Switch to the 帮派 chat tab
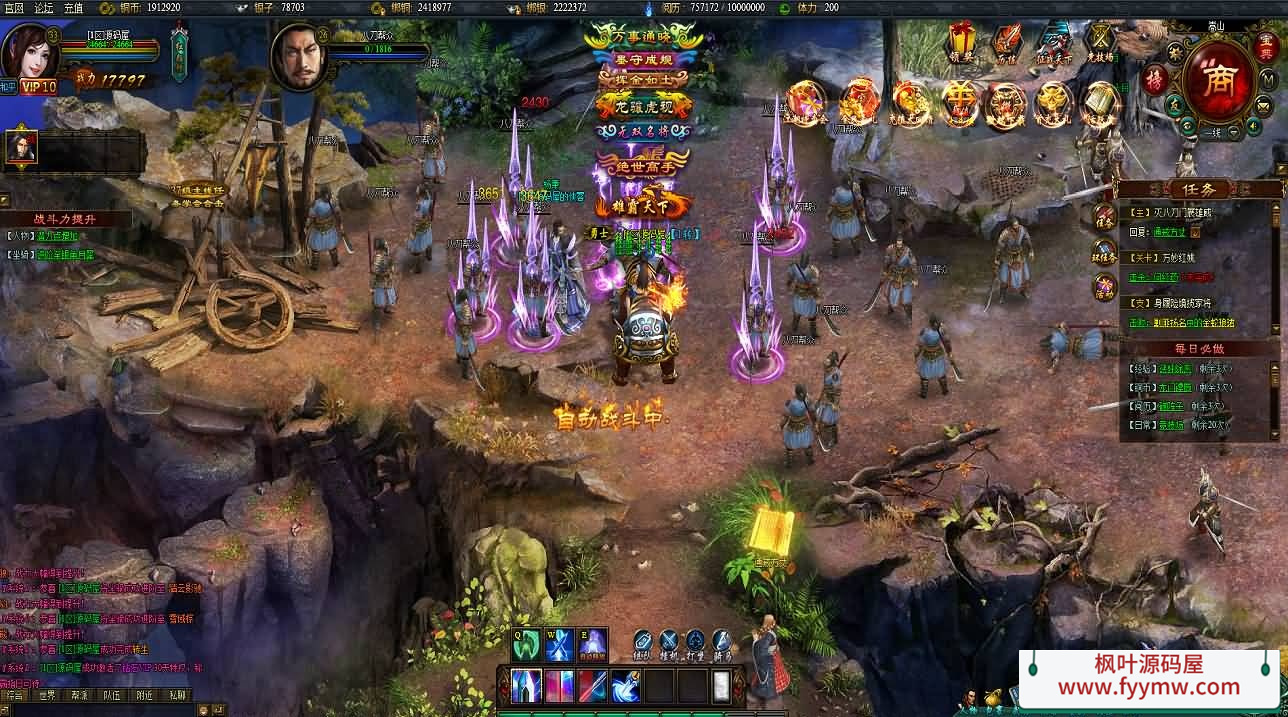This screenshot has width=1288, height=717. point(80,695)
